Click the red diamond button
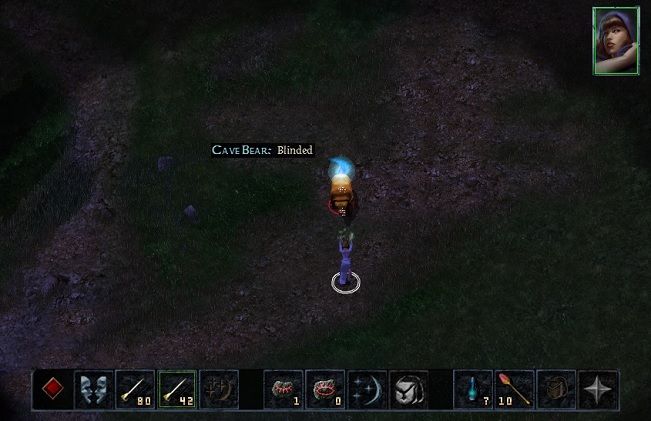 click(x=54, y=389)
